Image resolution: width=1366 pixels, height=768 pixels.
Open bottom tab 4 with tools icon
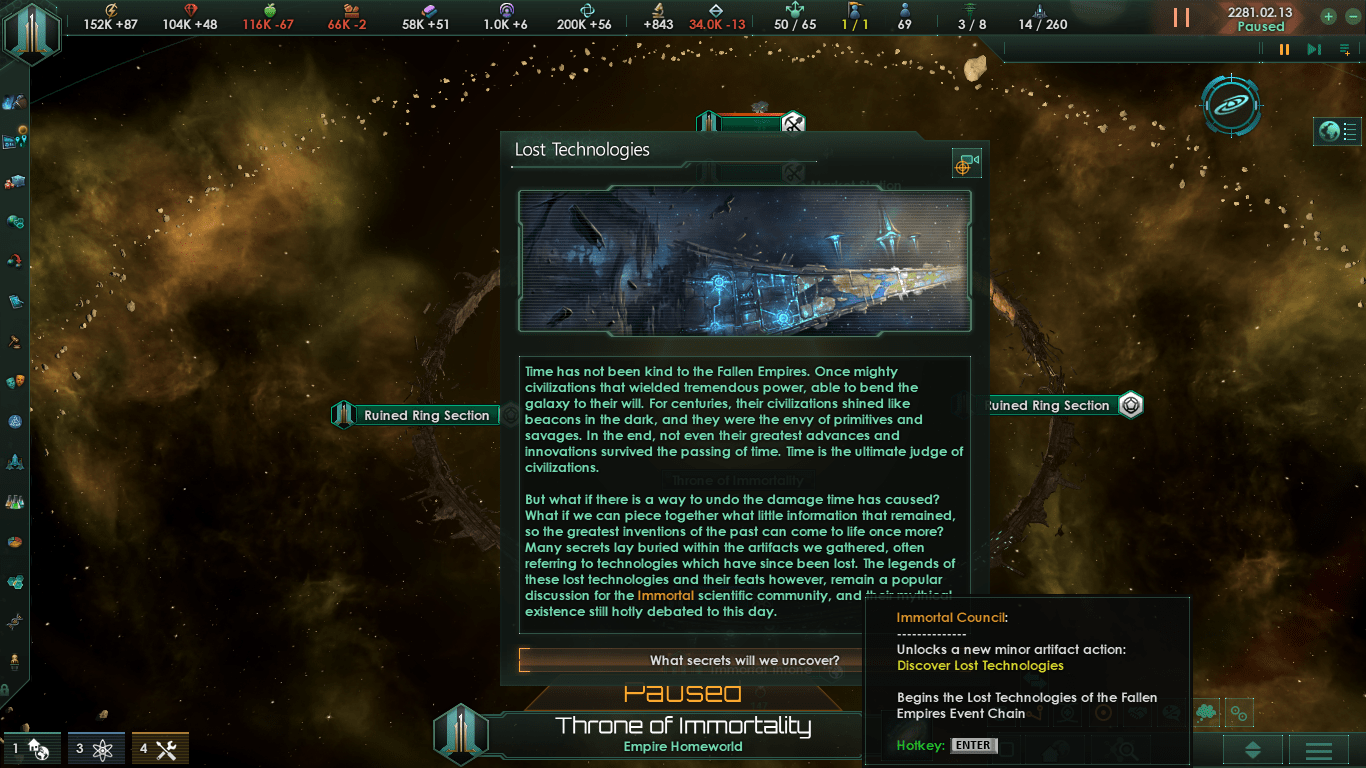(159, 748)
